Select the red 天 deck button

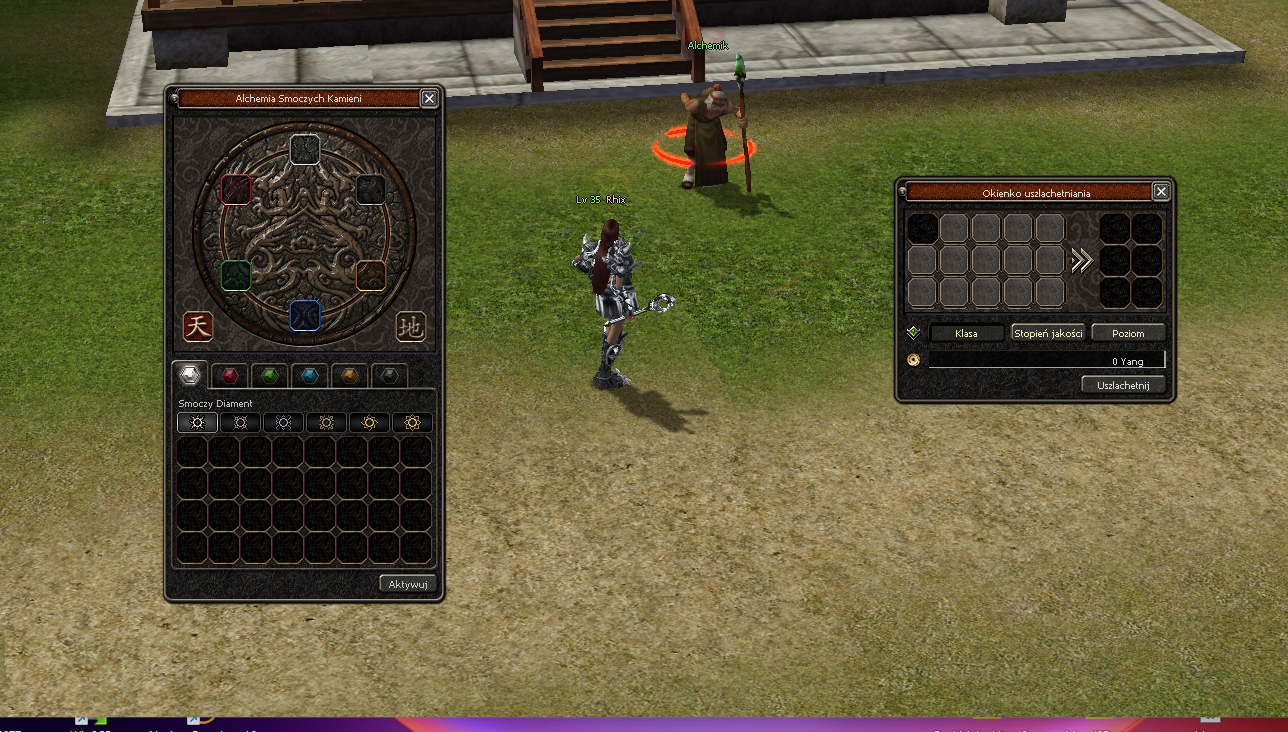(x=198, y=326)
